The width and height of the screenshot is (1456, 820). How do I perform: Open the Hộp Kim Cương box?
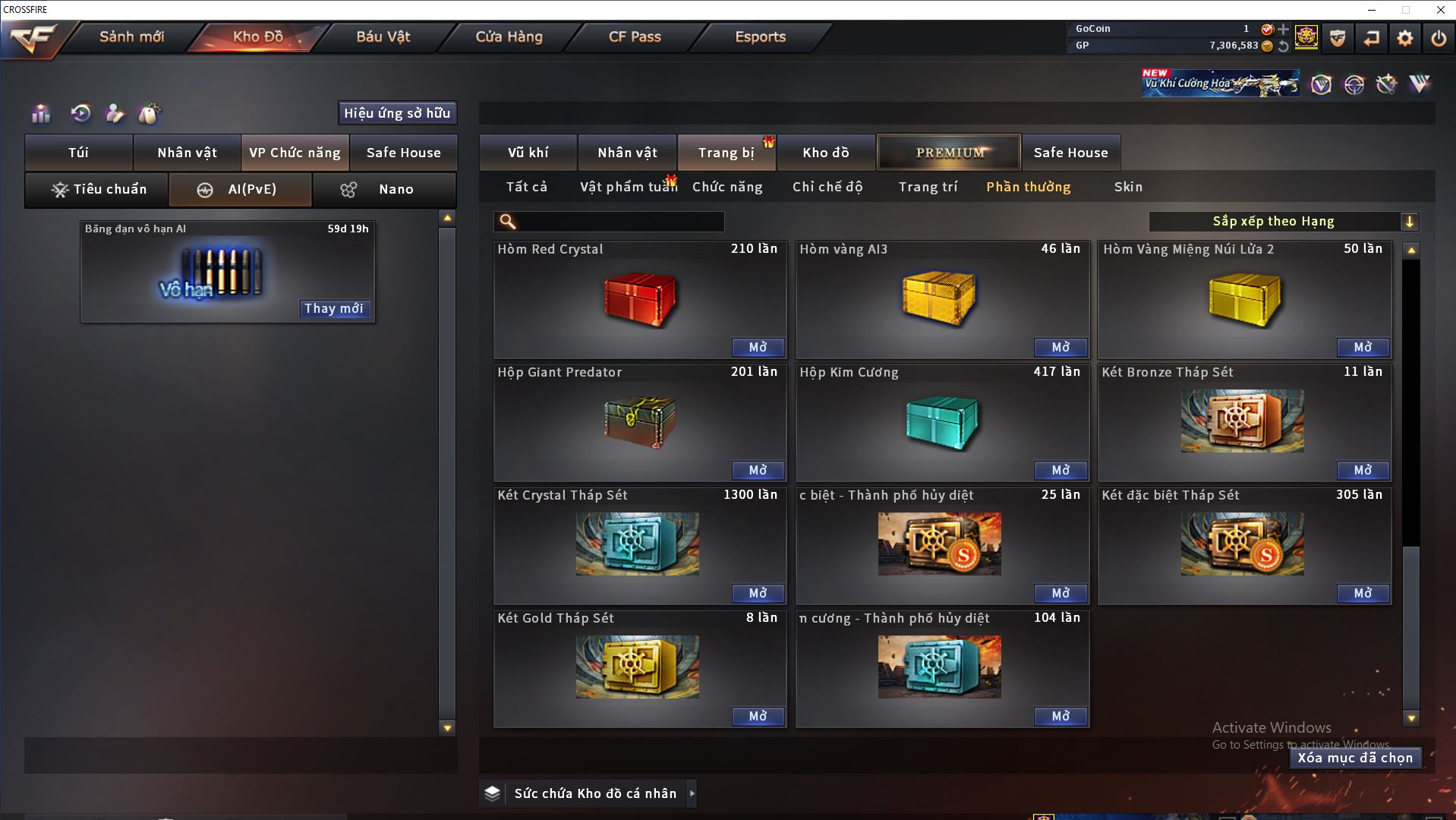[x=1060, y=471]
